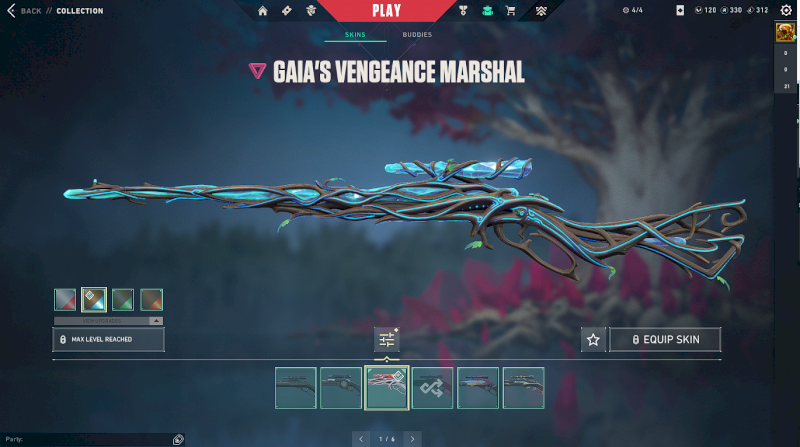800x447 pixels.
Task: Open the settings gear icon
Action: [x=786, y=11]
